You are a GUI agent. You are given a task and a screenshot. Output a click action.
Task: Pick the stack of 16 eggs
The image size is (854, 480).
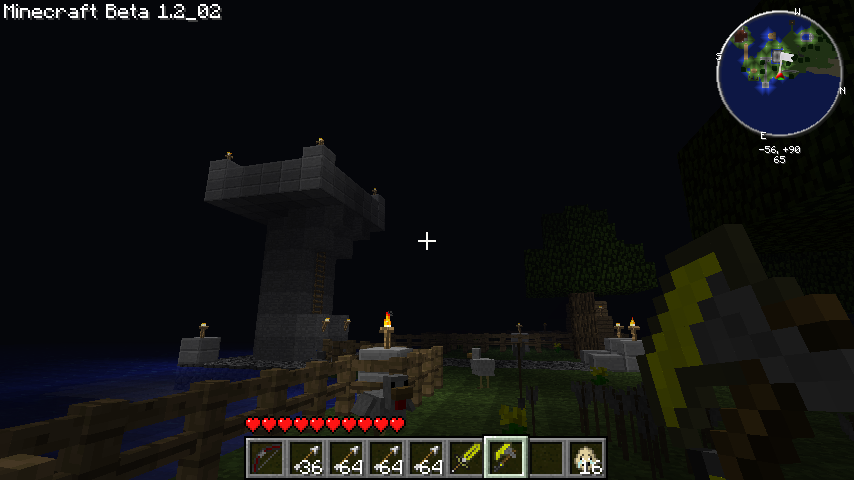pyautogui.click(x=585, y=458)
